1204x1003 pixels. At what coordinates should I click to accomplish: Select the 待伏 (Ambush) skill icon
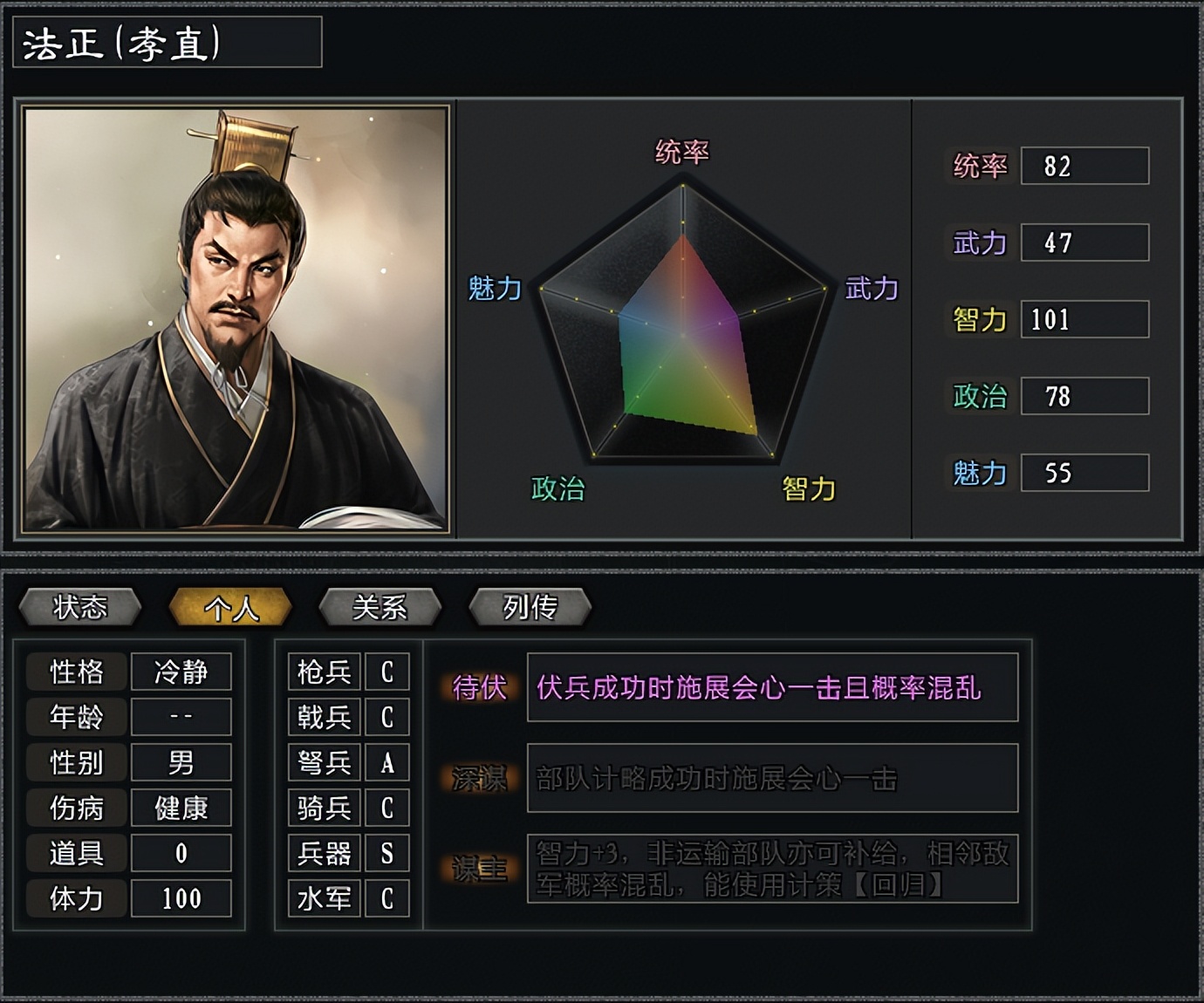[479, 688]
